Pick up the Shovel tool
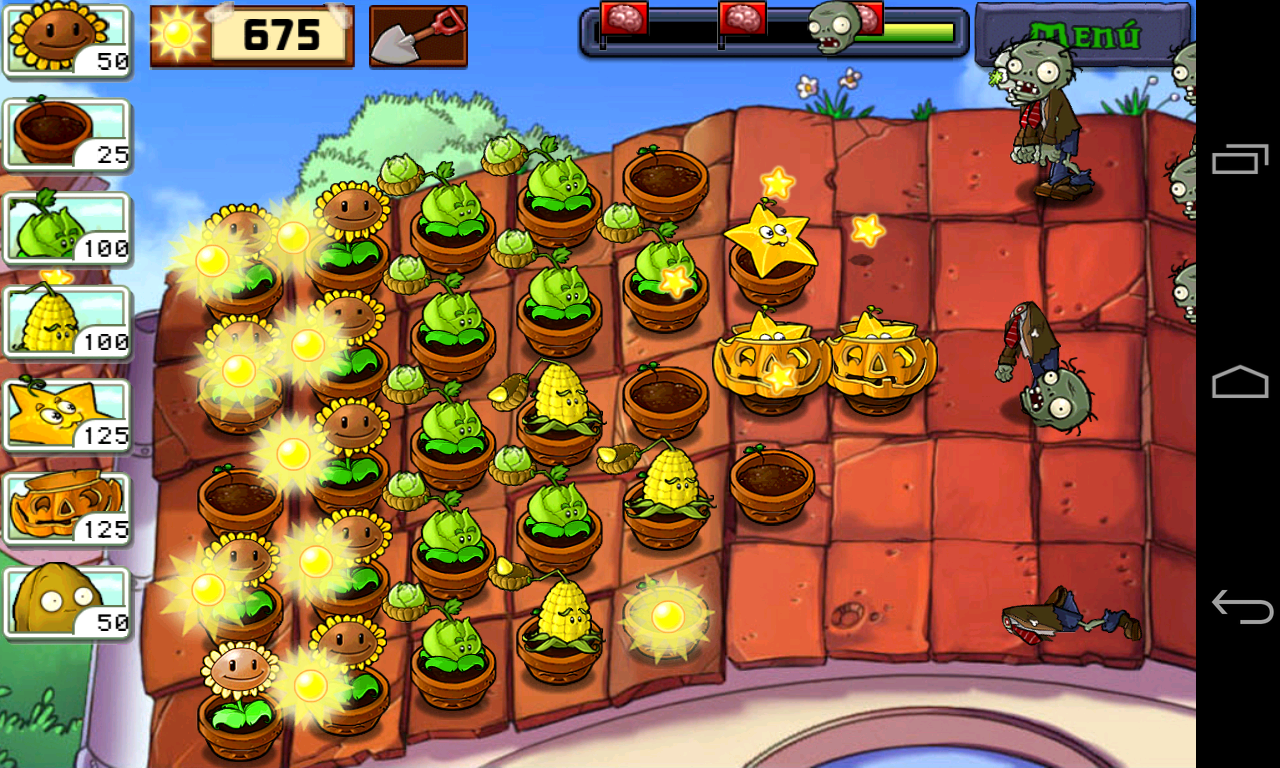1280x768 pixels. coord(418,36)
